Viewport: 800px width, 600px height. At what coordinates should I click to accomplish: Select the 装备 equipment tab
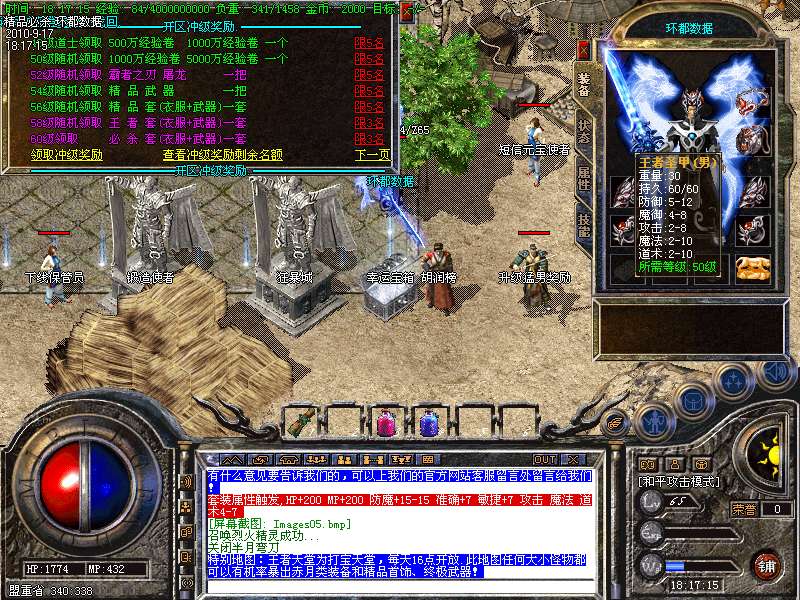click(x=584, y=85)
